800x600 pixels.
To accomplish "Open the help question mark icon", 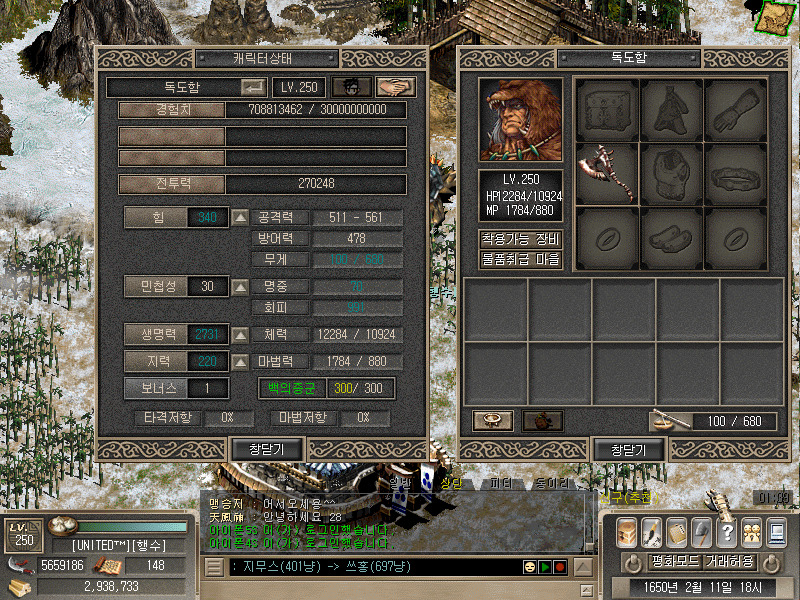I will coord(727,531).
